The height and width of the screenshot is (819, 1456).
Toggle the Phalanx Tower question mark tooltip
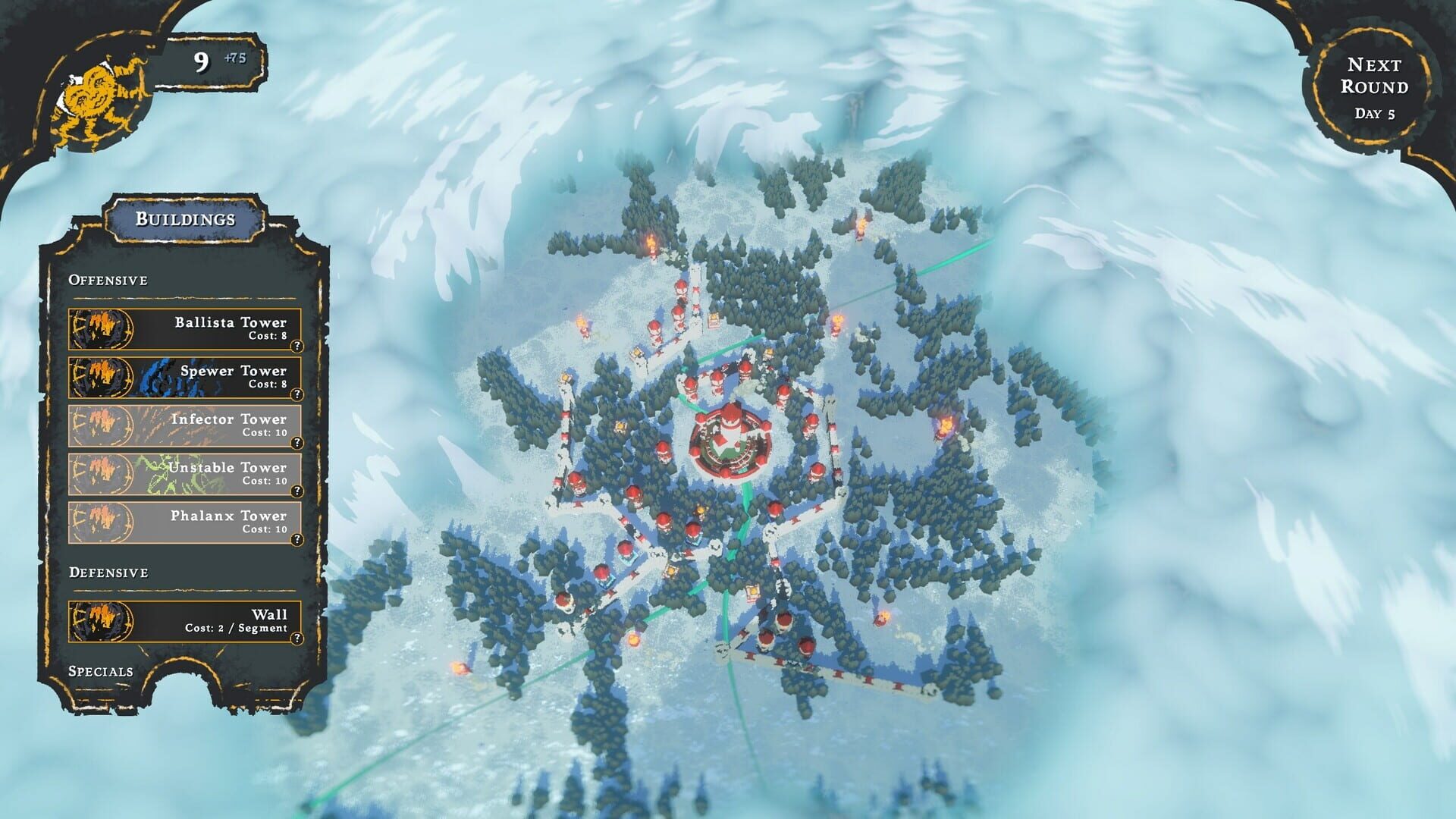(297, 538)
